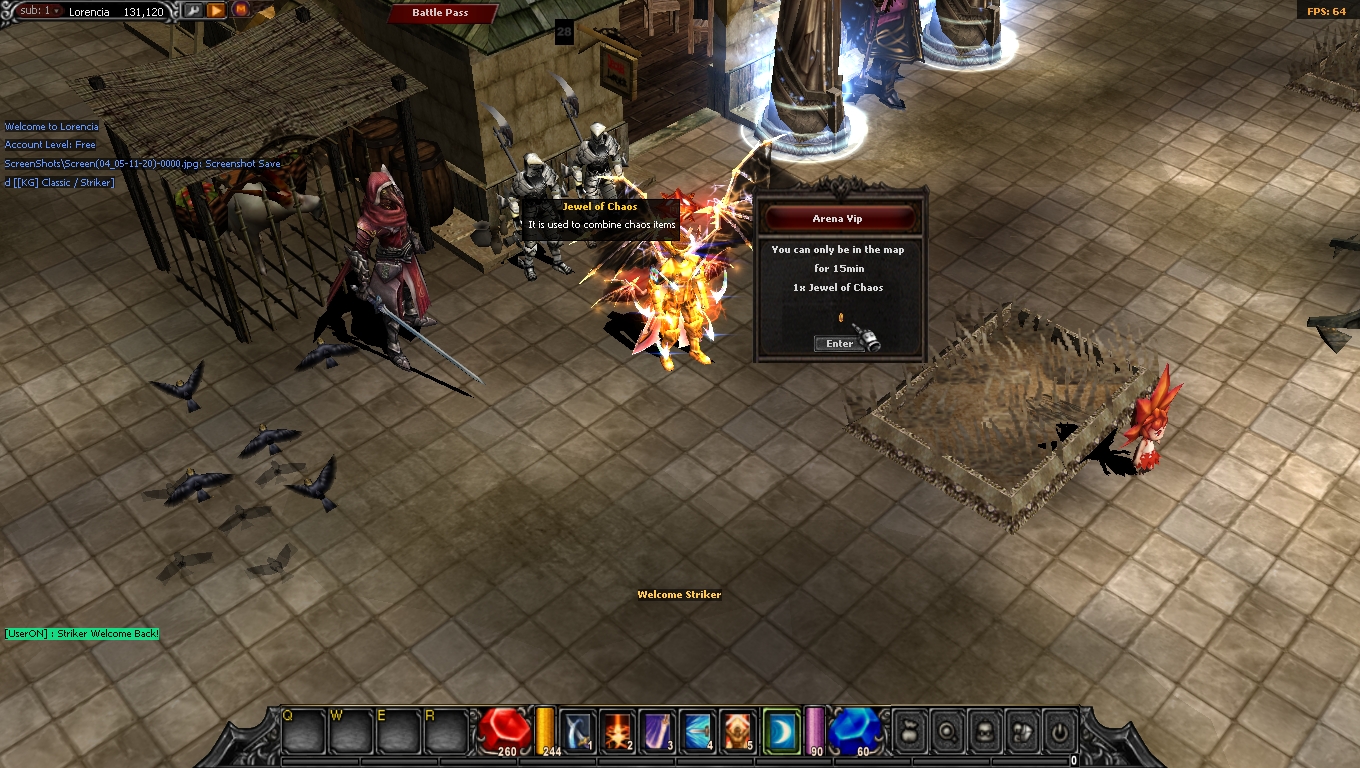This screenshot has width=1360, height=768.
Task: Use the blue sword thrust skill in slot 4
Action: point(699,731)
